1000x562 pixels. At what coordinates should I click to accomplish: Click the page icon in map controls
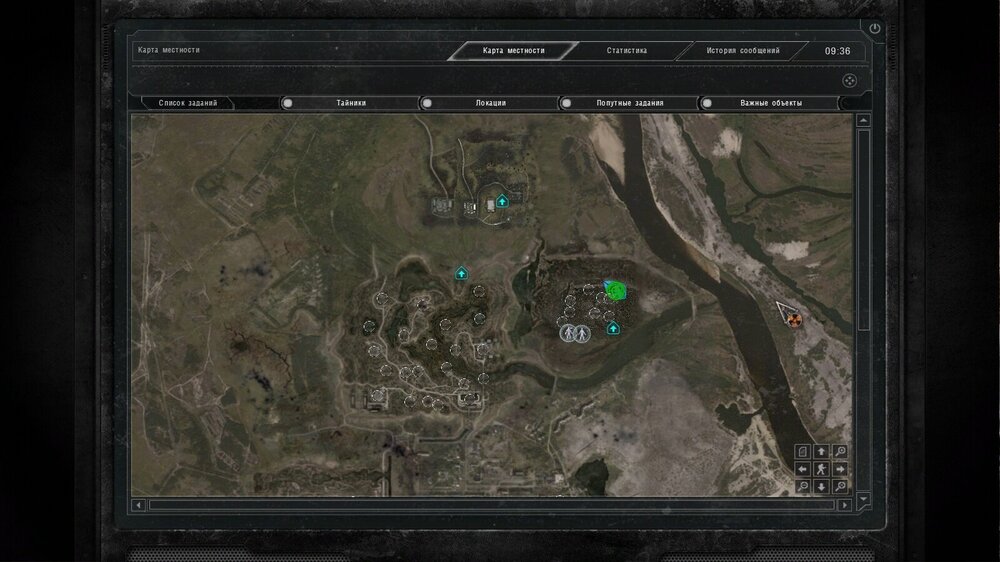pos(803,452)
